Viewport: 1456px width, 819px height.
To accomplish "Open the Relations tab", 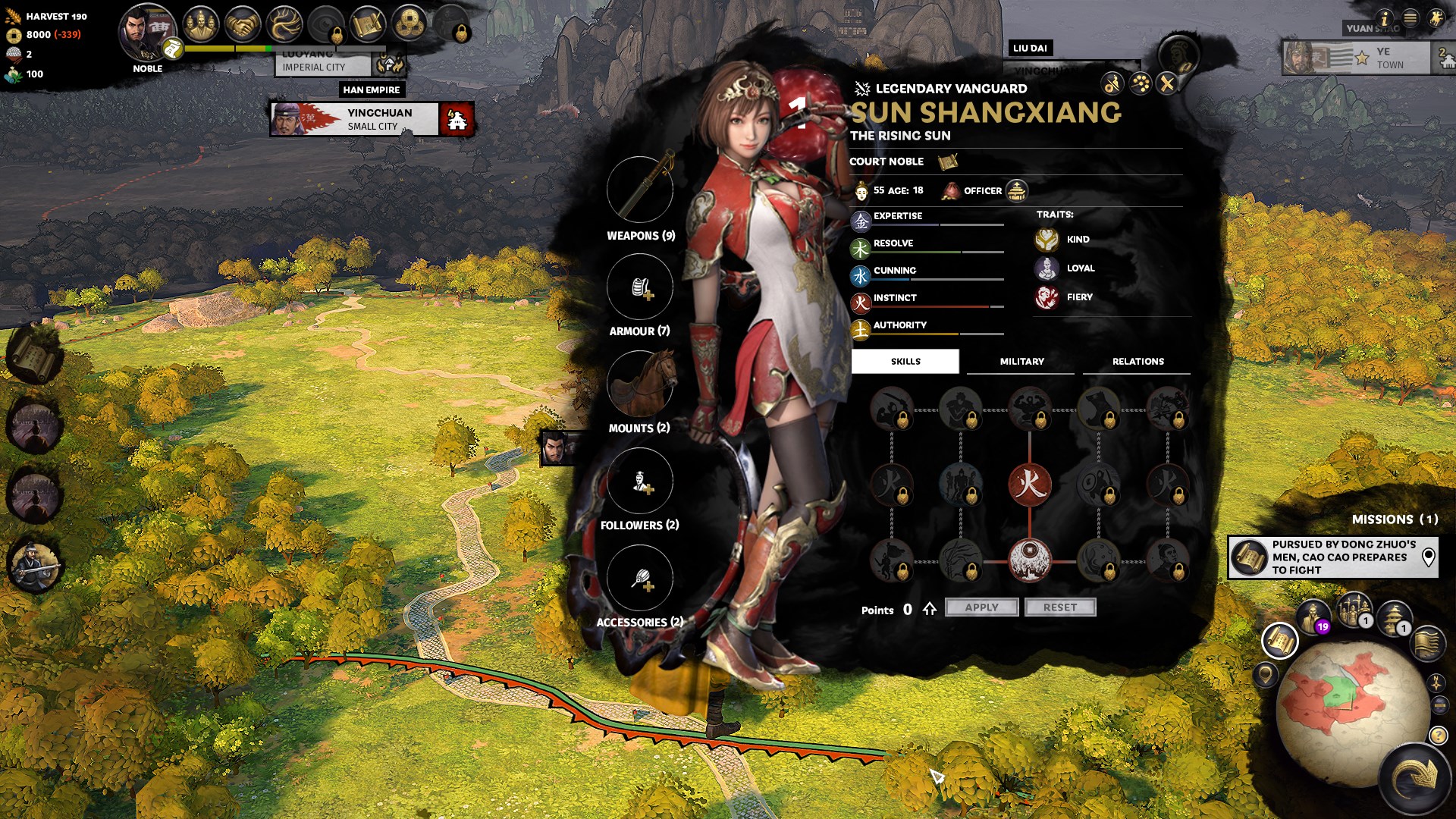I will (x=1137, y=362).
